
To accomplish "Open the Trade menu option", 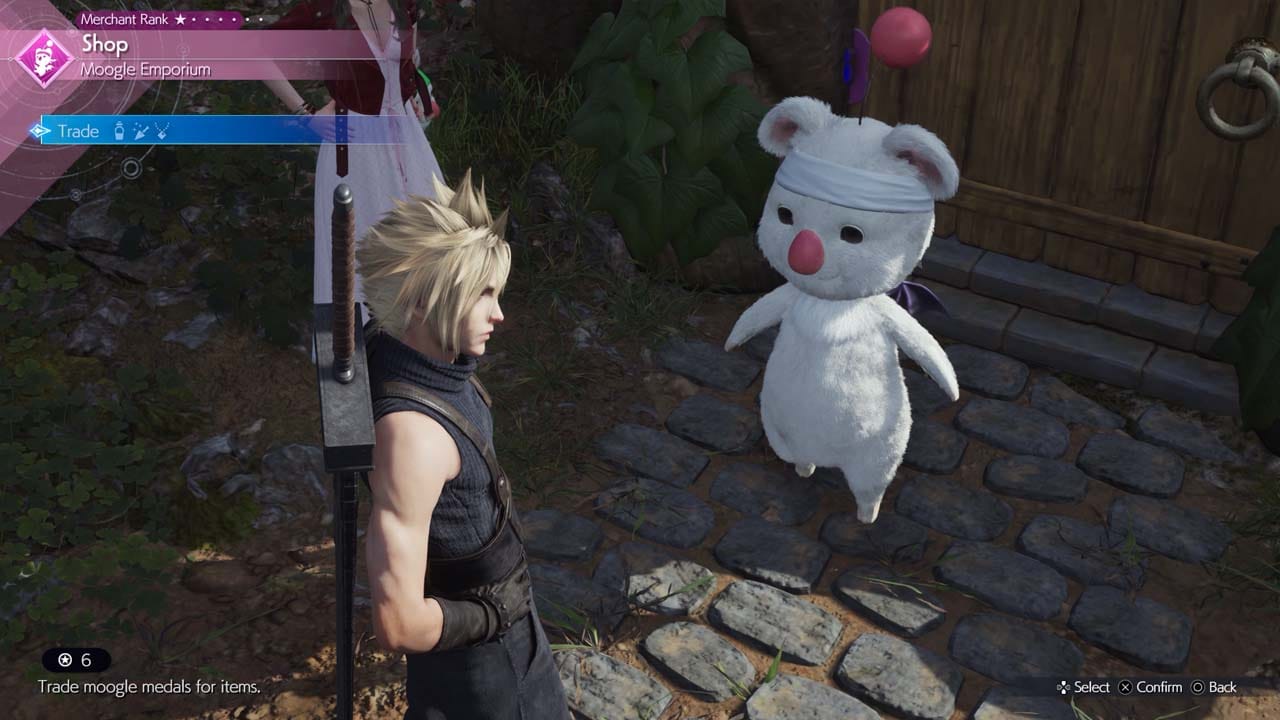I will coord(77,130).
